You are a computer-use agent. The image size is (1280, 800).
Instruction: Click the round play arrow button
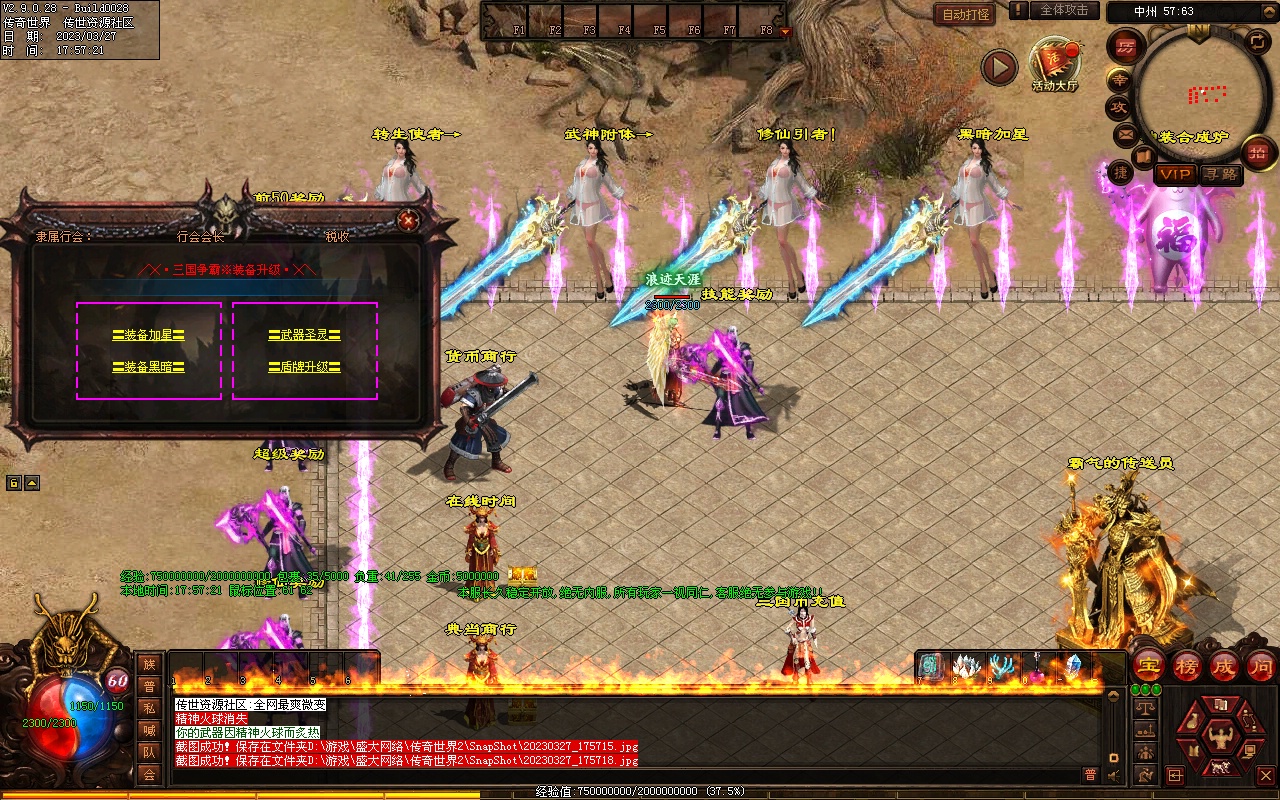999,67
